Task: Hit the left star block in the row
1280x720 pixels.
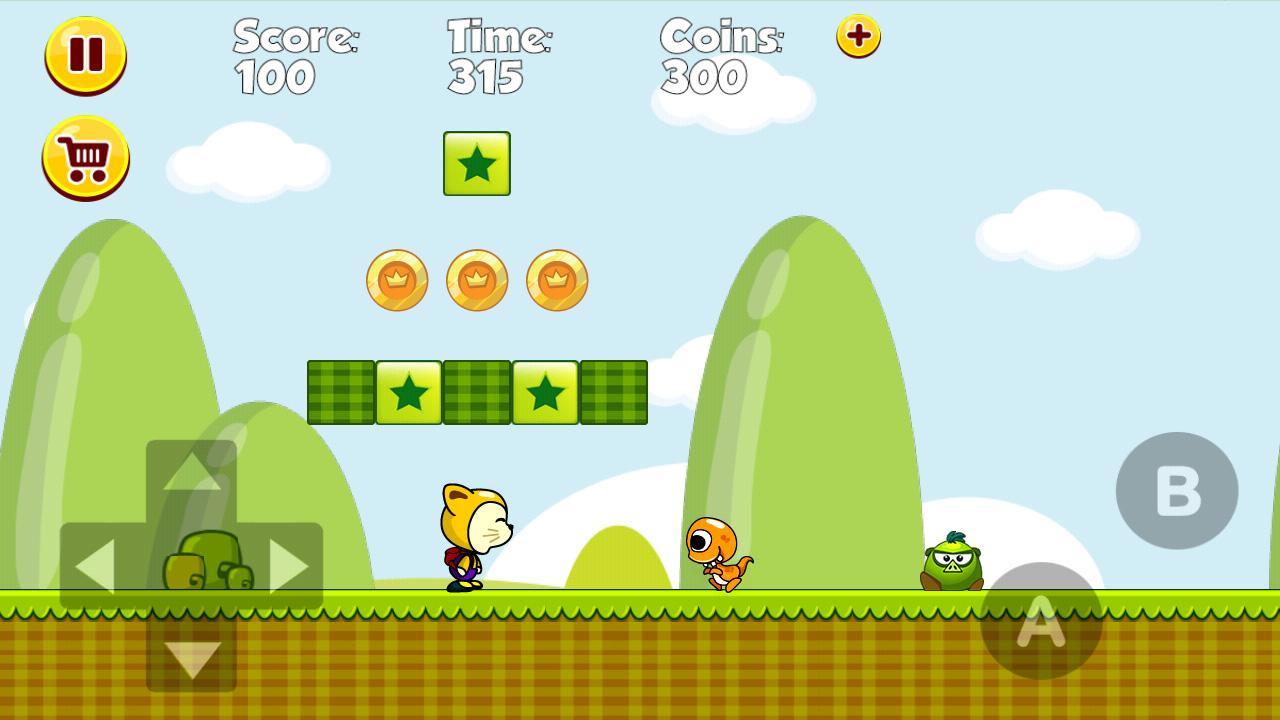Action: tap(409, 391)
